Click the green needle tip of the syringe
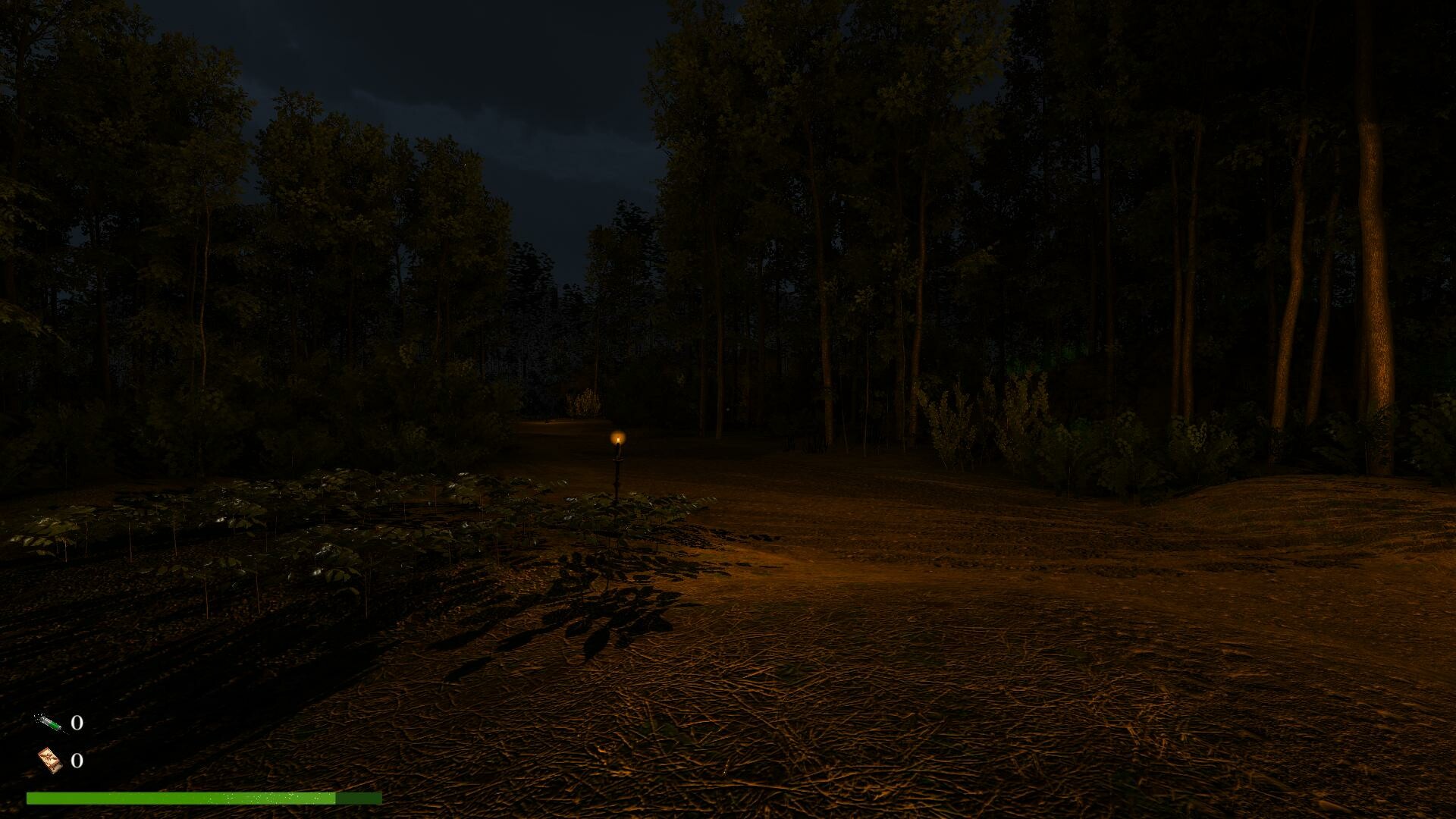Image resolution: width=1456 pixels, height=819 pixels. 55,726
